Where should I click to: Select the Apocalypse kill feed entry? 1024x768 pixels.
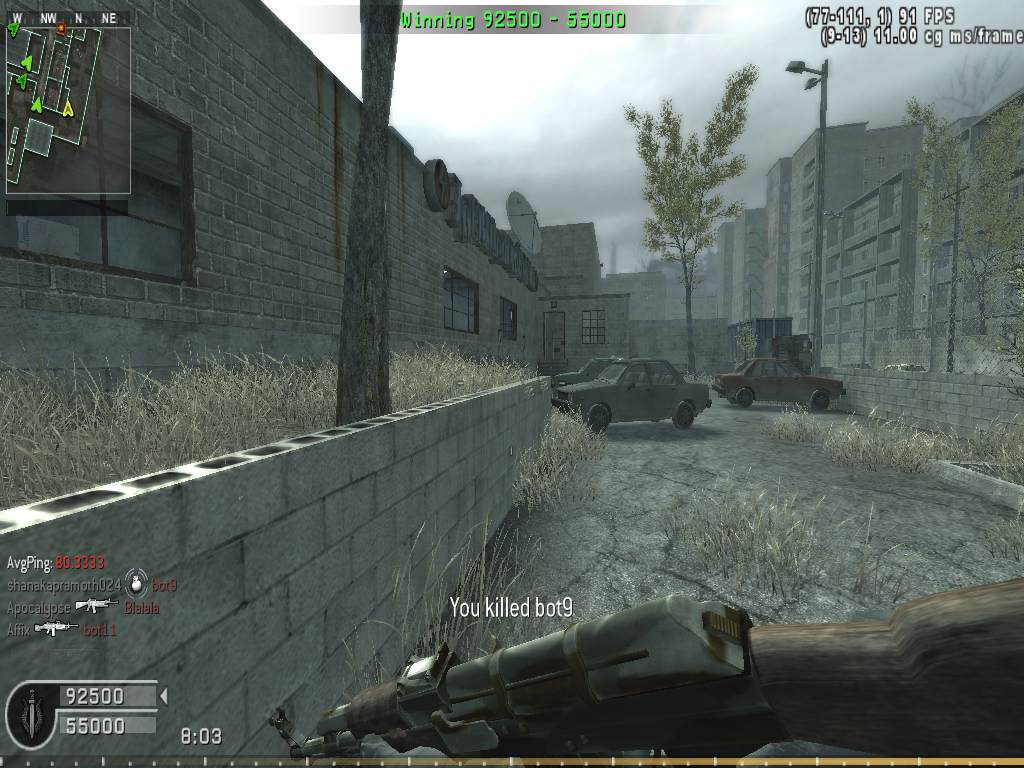(83, 607)
